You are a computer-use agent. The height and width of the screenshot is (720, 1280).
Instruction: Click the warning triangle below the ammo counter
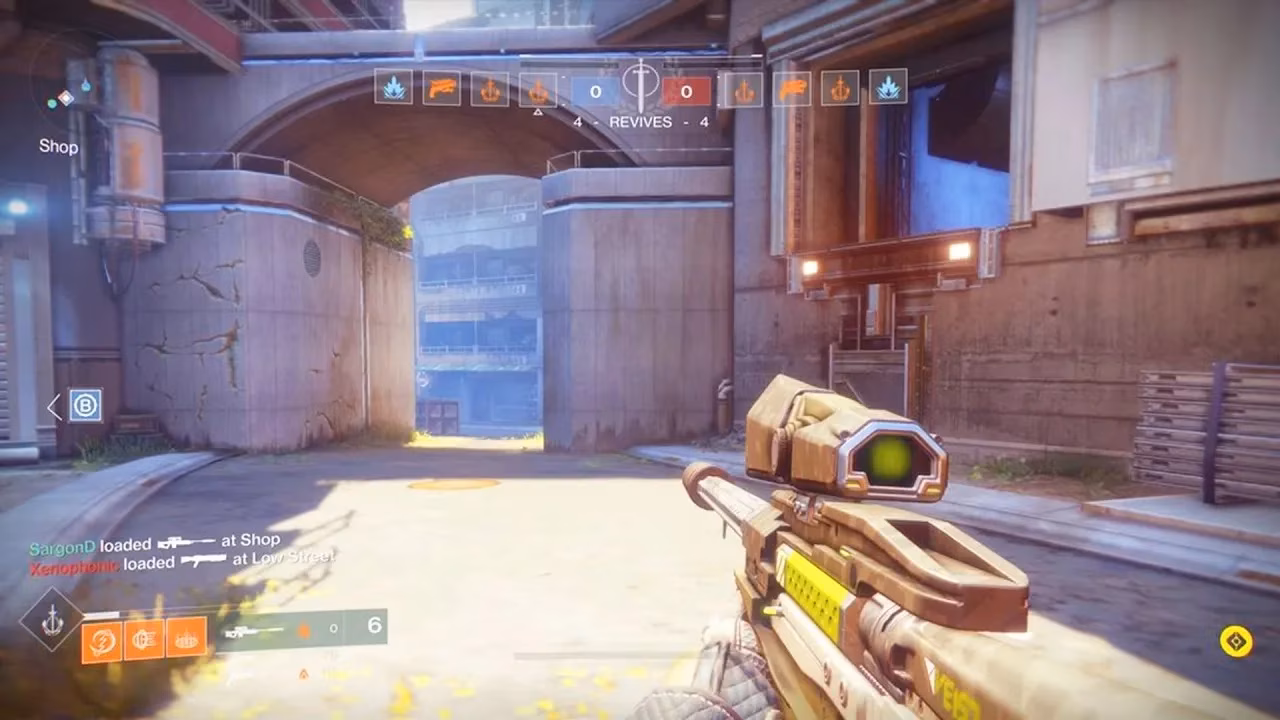[303, 675]
